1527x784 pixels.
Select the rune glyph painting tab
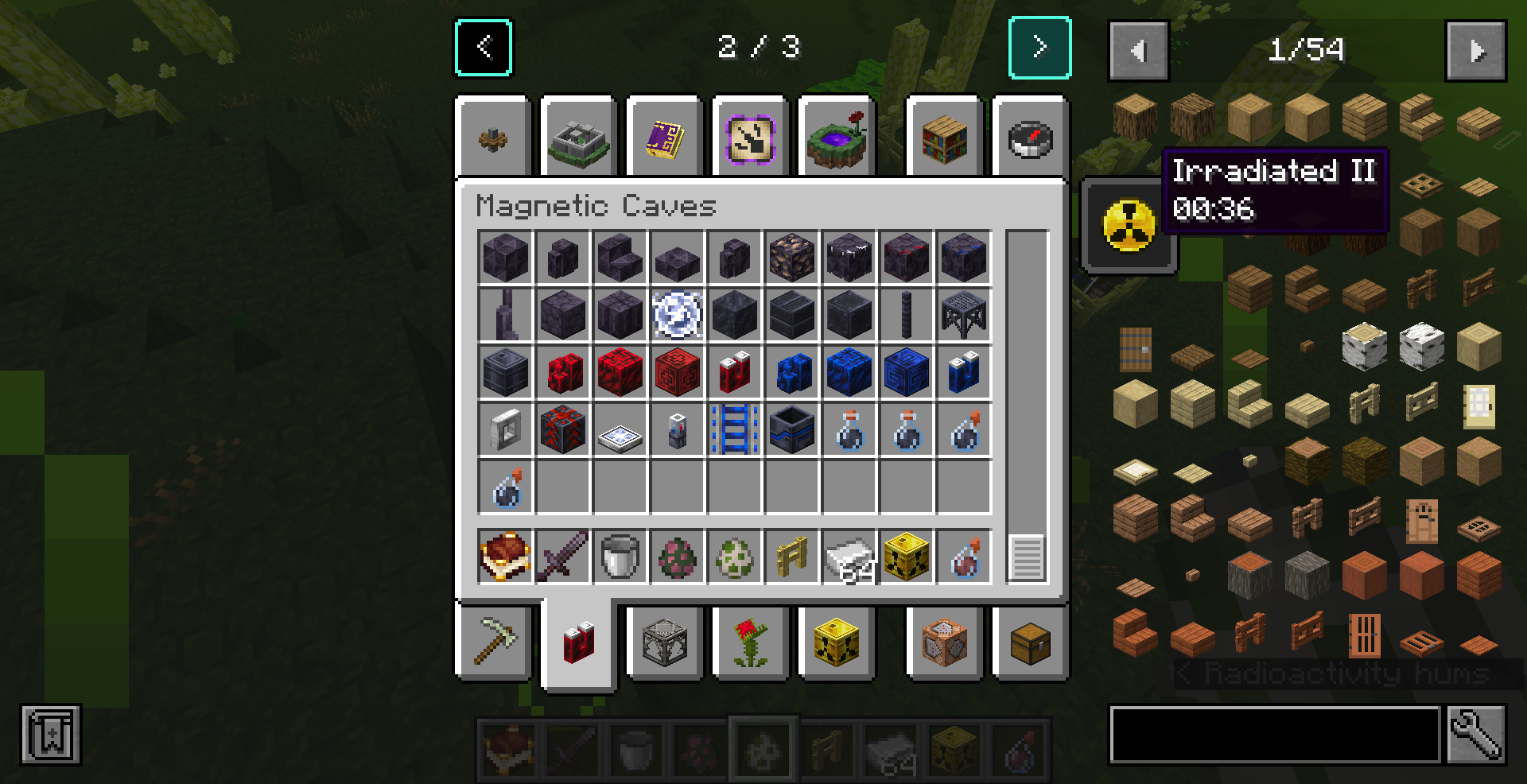[748, 137]
